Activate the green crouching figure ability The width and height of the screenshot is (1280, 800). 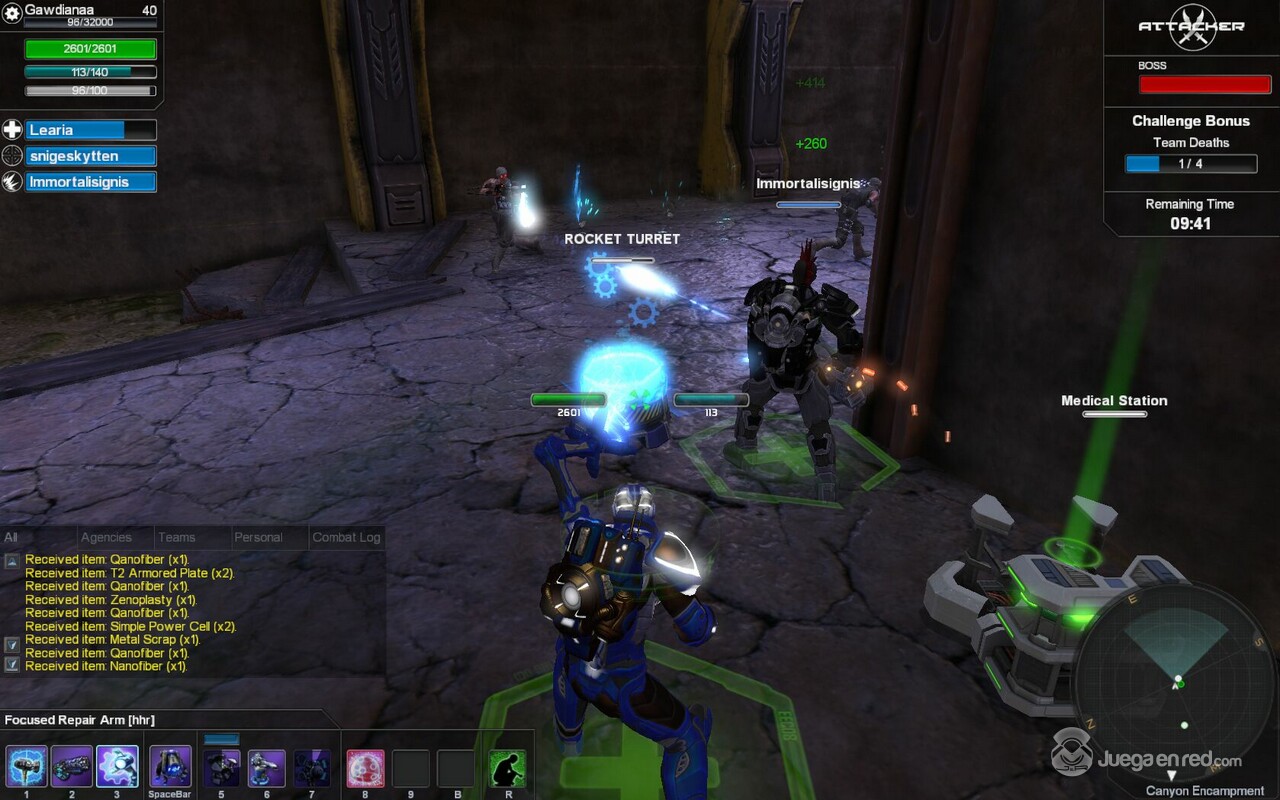point(508,768)
